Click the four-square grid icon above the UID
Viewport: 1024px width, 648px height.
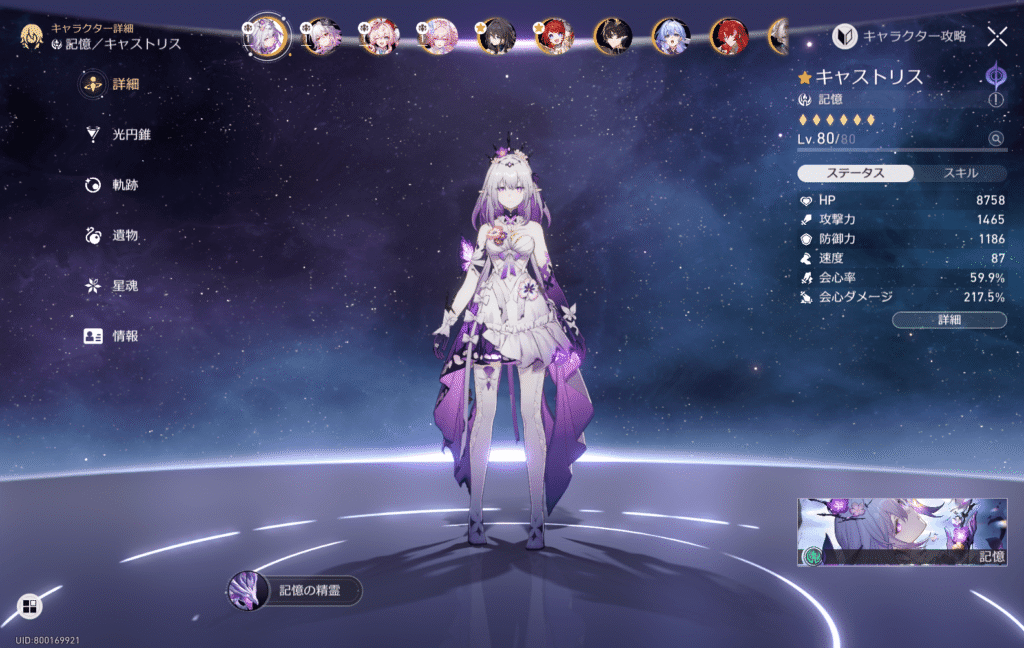tap(29, 606)
